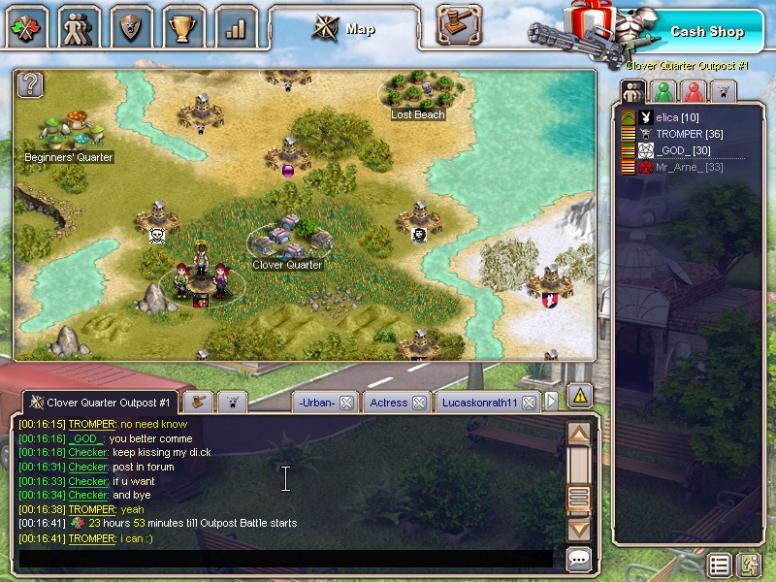Click the yellow warning triangle button
This screenshot has width=776, height=582.
[580, 396]
